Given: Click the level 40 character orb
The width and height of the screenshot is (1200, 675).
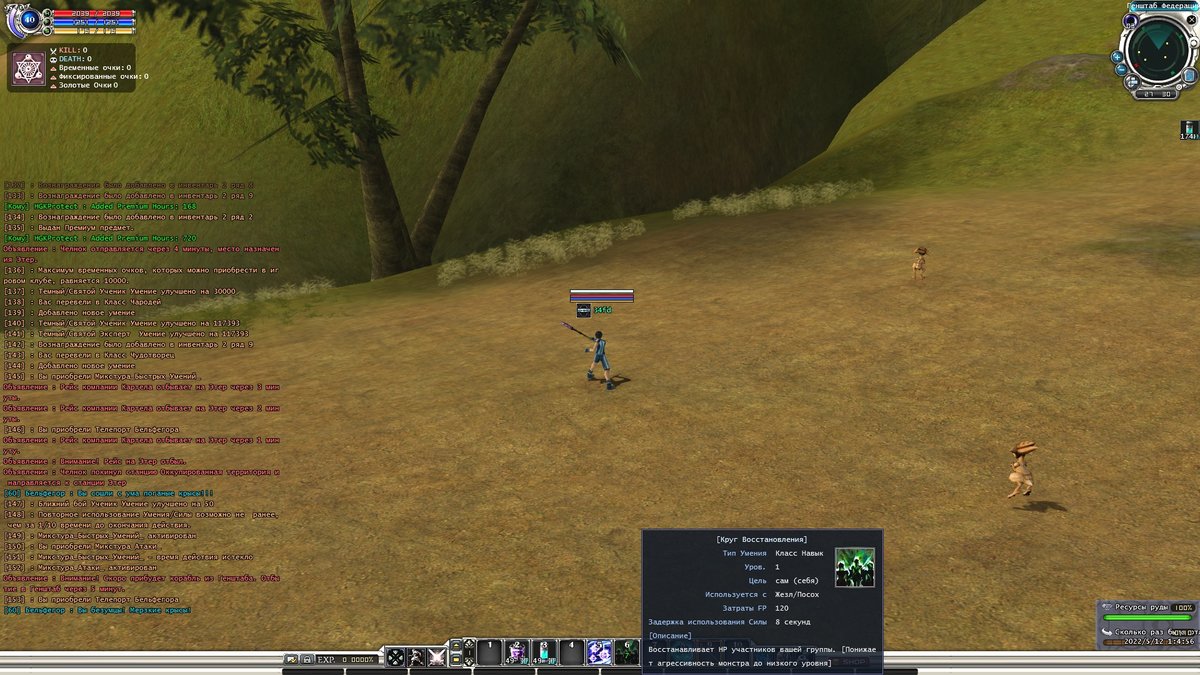Looking at the screenshot, I should (x=27, y=19).
